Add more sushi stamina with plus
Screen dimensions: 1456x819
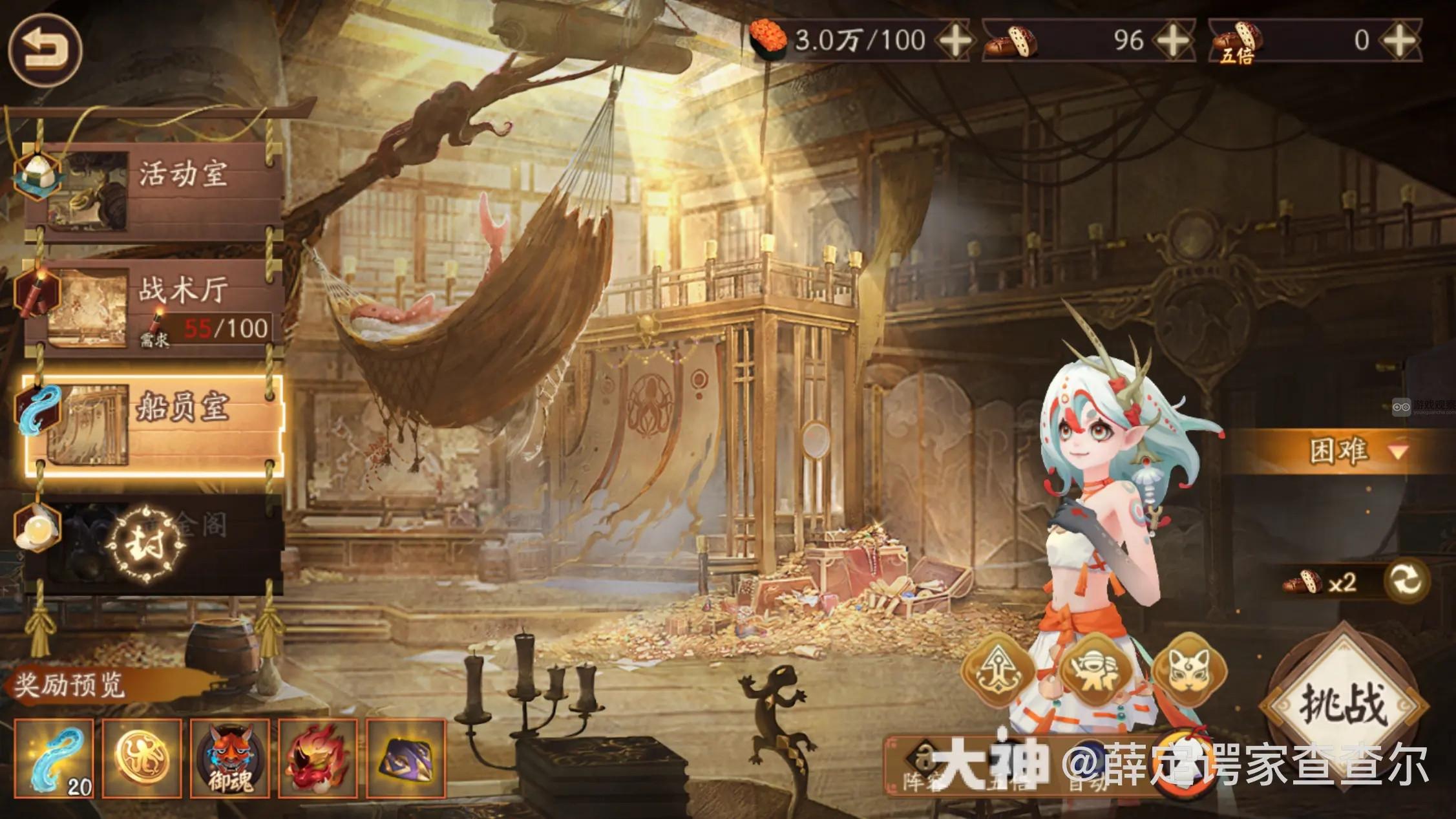955,41
